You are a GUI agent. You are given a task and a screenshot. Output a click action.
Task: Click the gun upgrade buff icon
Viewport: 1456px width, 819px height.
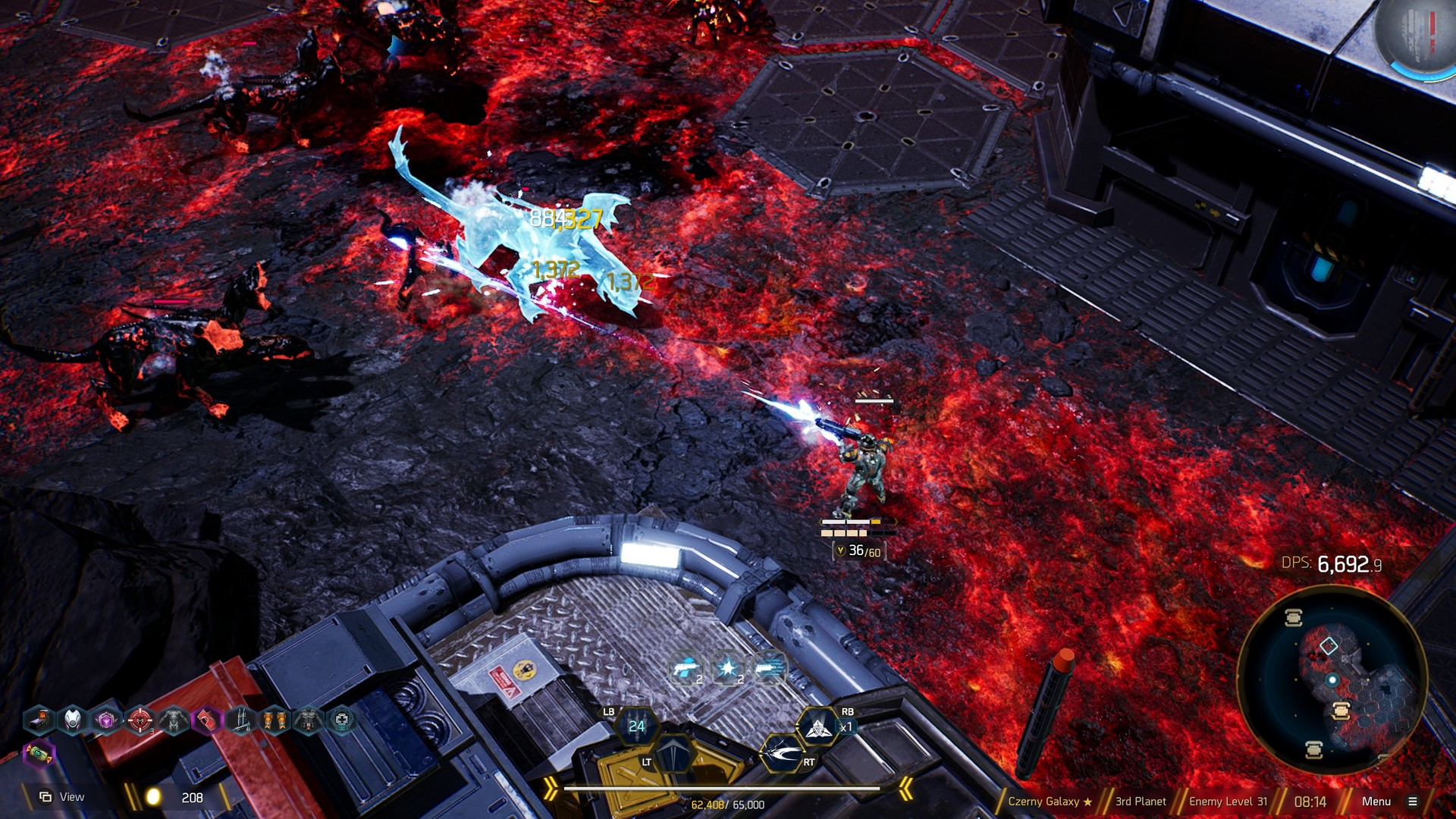(x=686, y=668)
